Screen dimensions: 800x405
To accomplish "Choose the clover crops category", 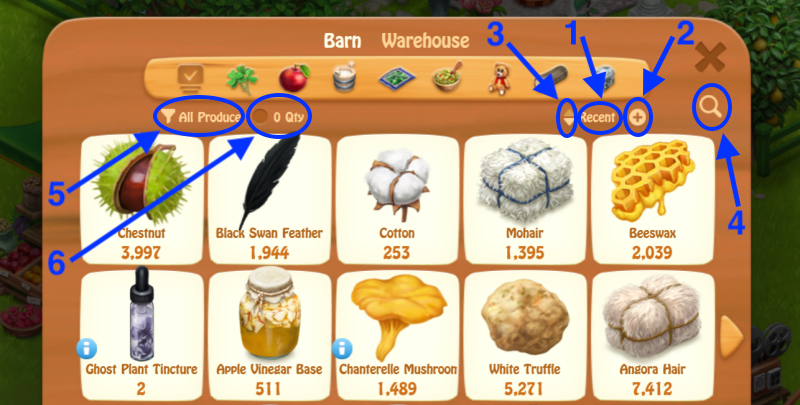I will pyautogui.click(x=238, y=78).
